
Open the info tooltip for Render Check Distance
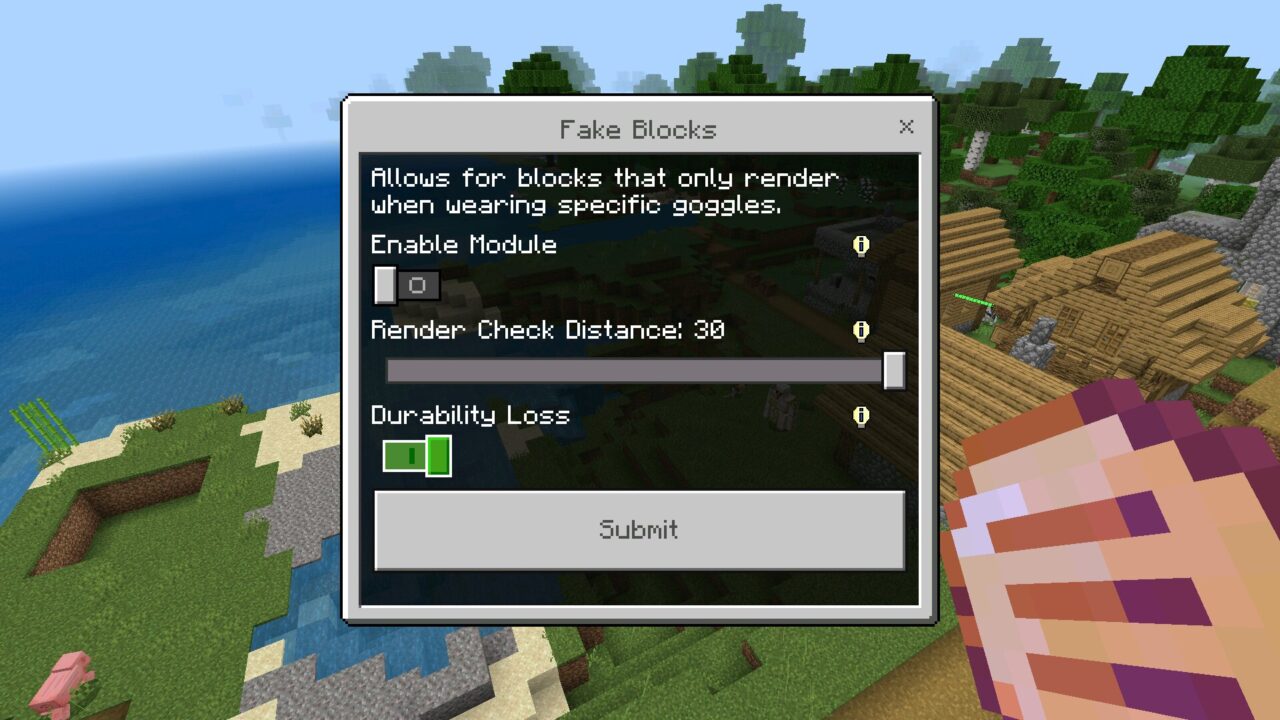pos(861,331)
